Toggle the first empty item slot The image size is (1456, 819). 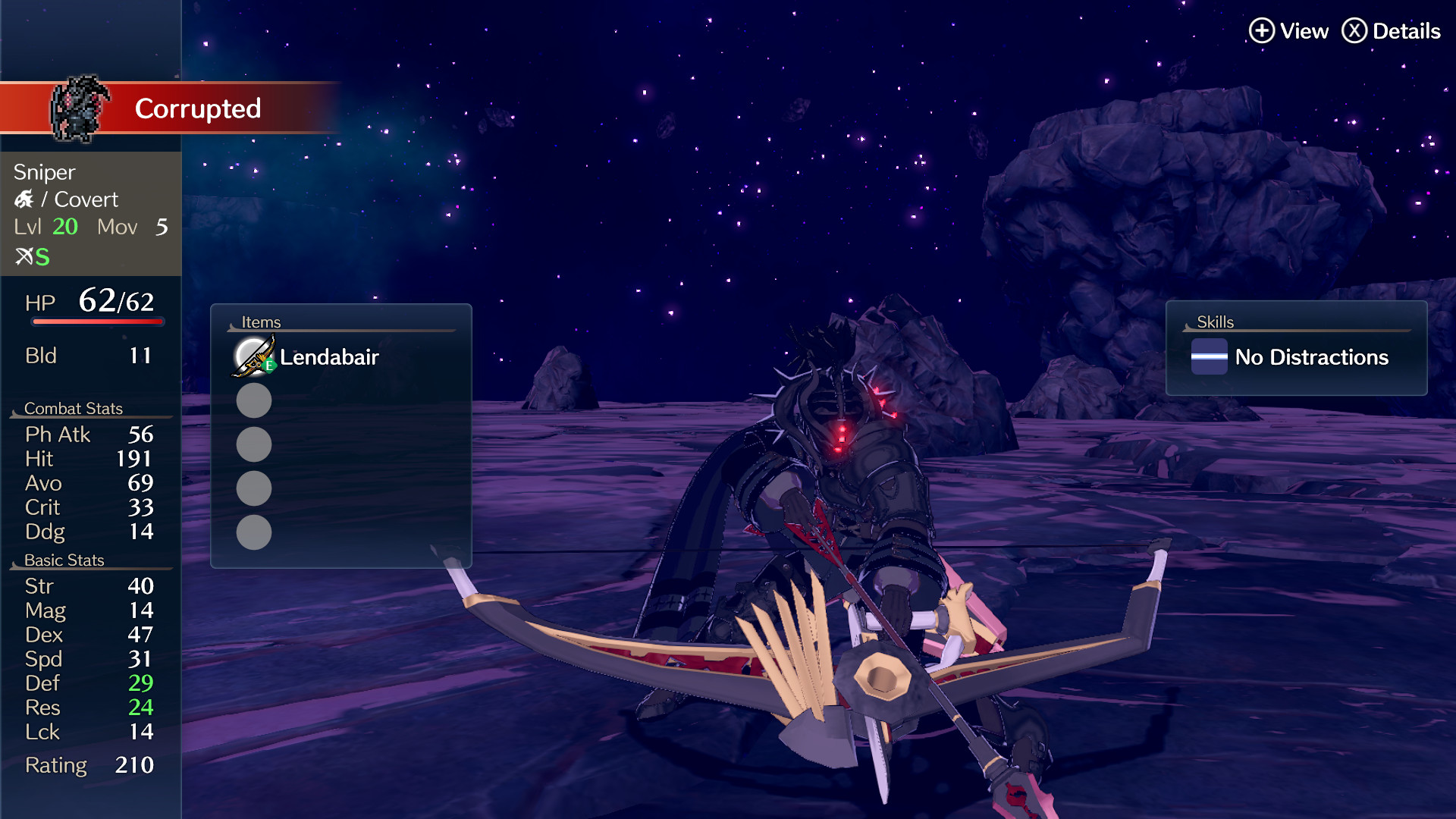click(x=253, y=400)
